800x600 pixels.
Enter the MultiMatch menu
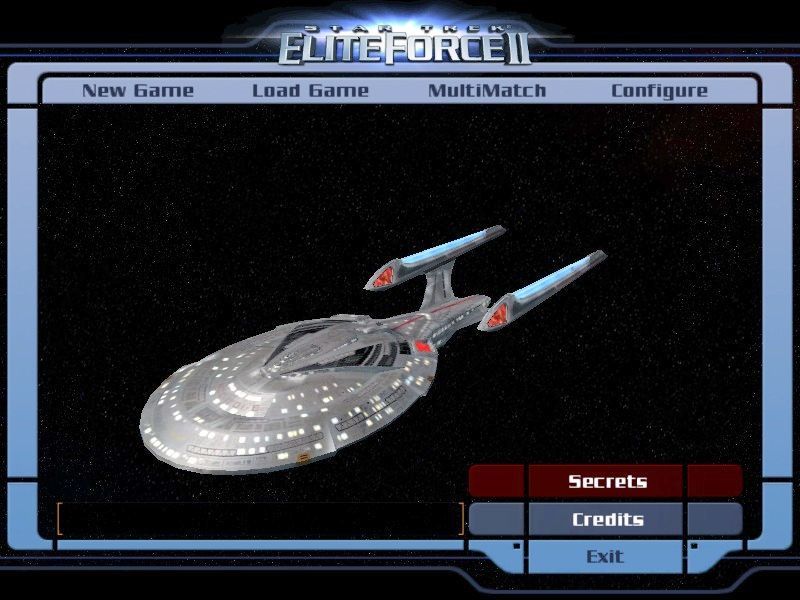(x=487, y=91)
